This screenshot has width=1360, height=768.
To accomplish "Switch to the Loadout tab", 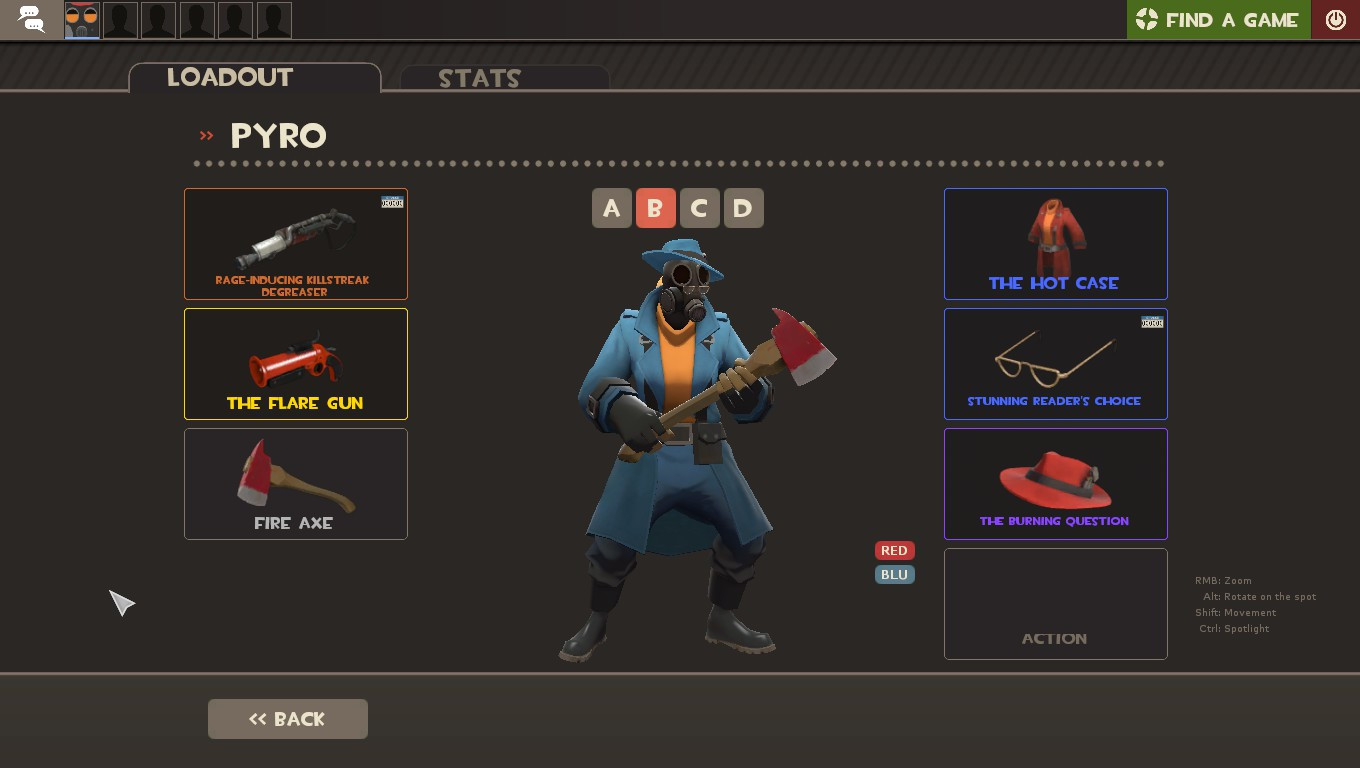I will click(229, 78).
